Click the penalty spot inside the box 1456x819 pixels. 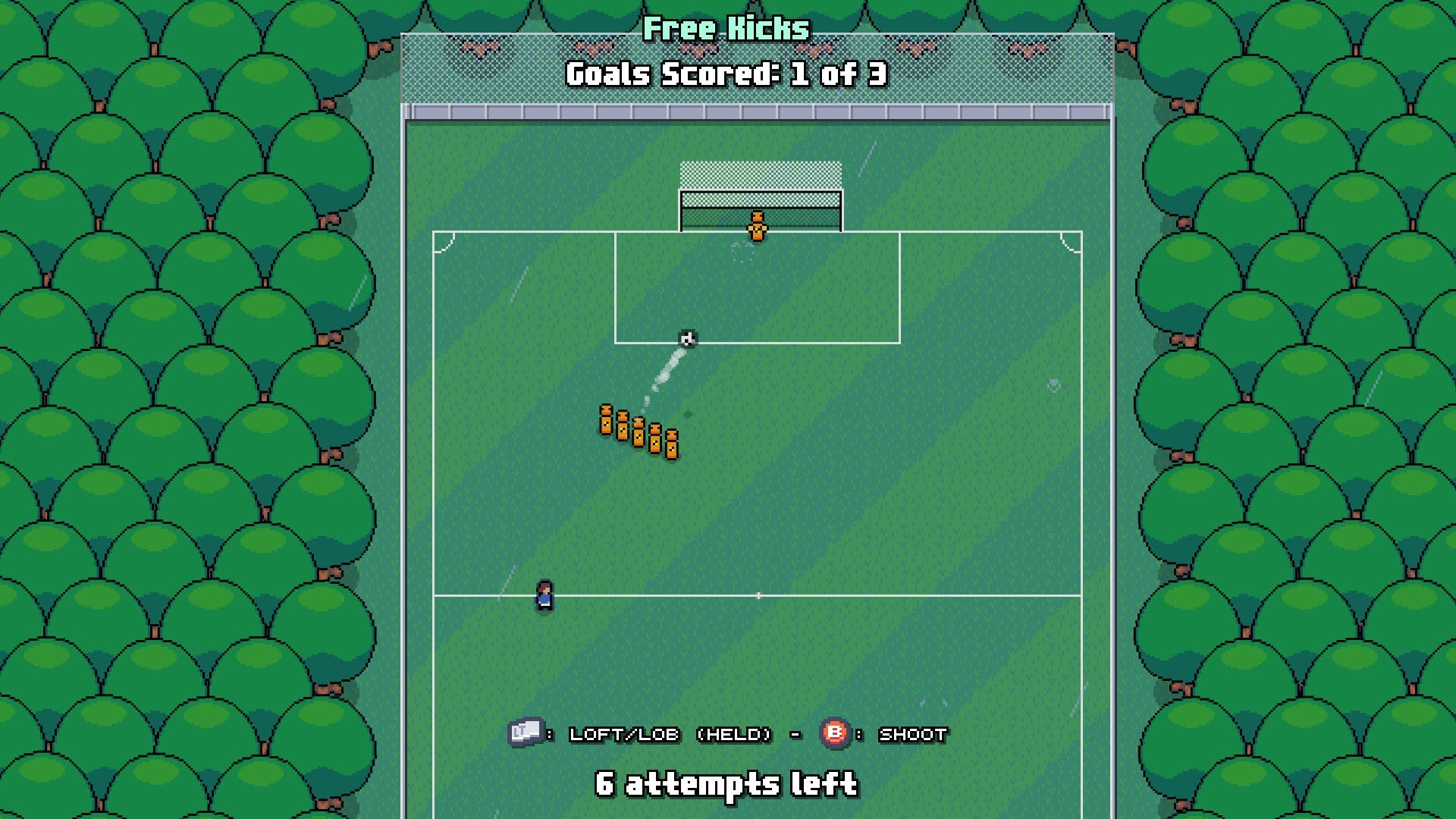tap(743, 253)
